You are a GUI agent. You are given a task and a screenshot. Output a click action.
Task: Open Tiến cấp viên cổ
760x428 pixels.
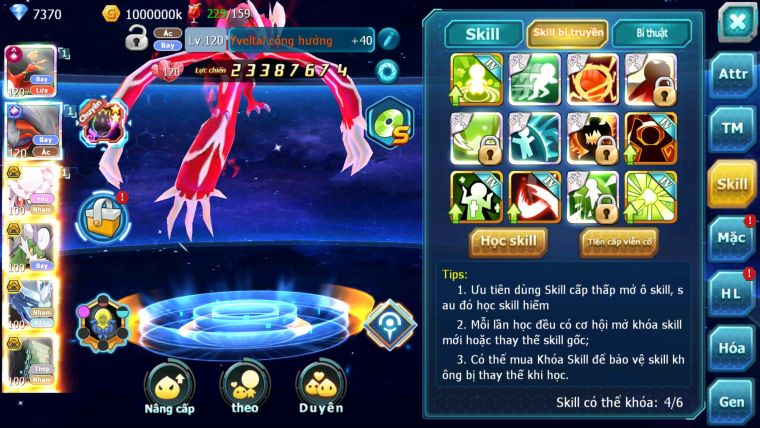[x=618, y=241]
